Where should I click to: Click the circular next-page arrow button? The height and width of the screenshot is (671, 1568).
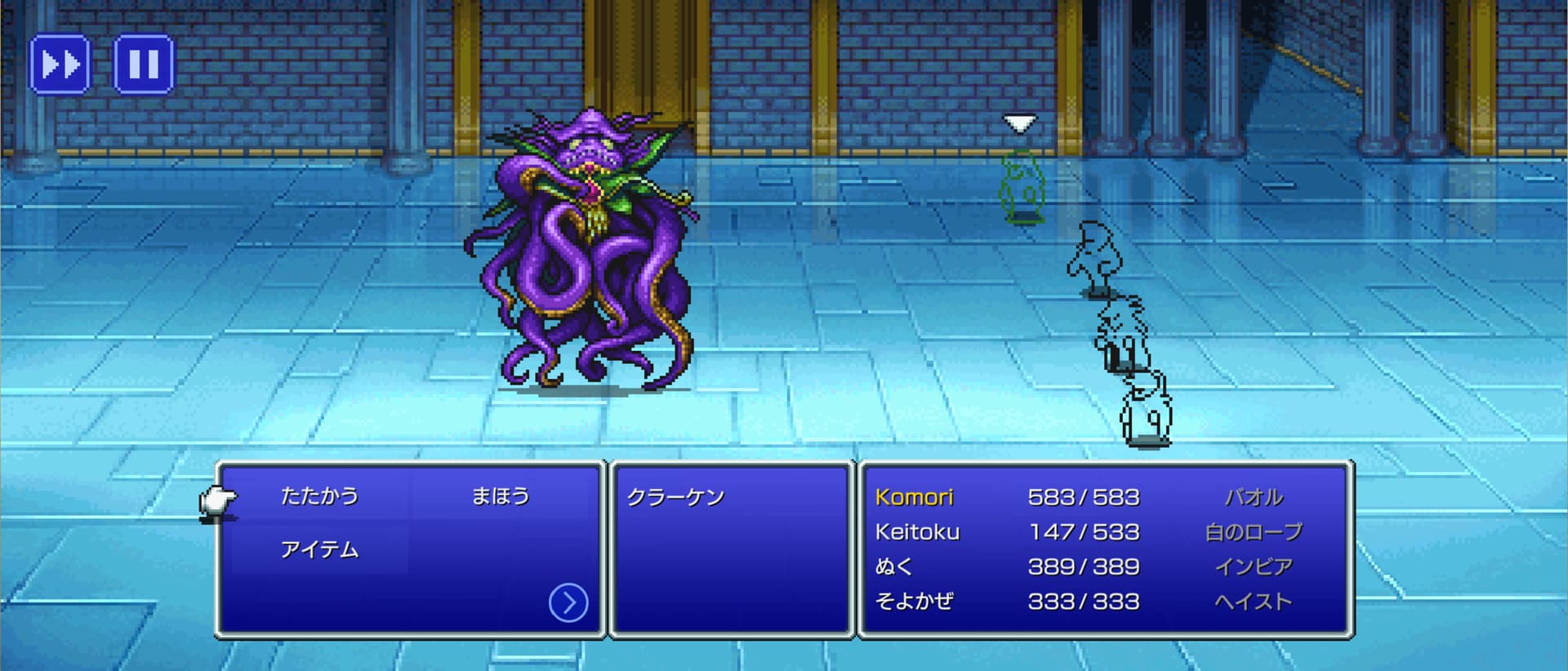[x=568, y=603]
